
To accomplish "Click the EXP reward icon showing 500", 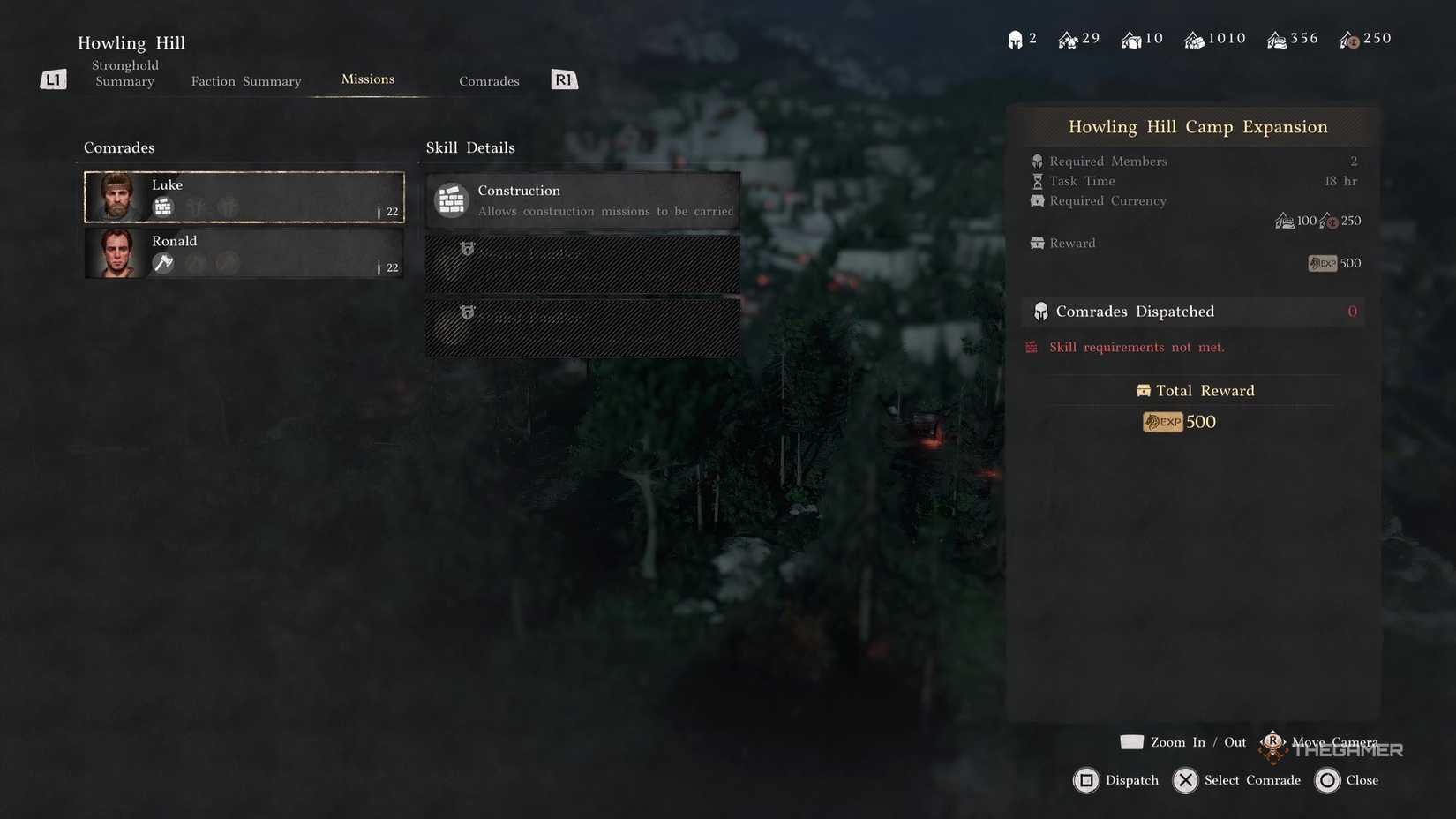I will pyautogui.click(x=1323, y=262).
